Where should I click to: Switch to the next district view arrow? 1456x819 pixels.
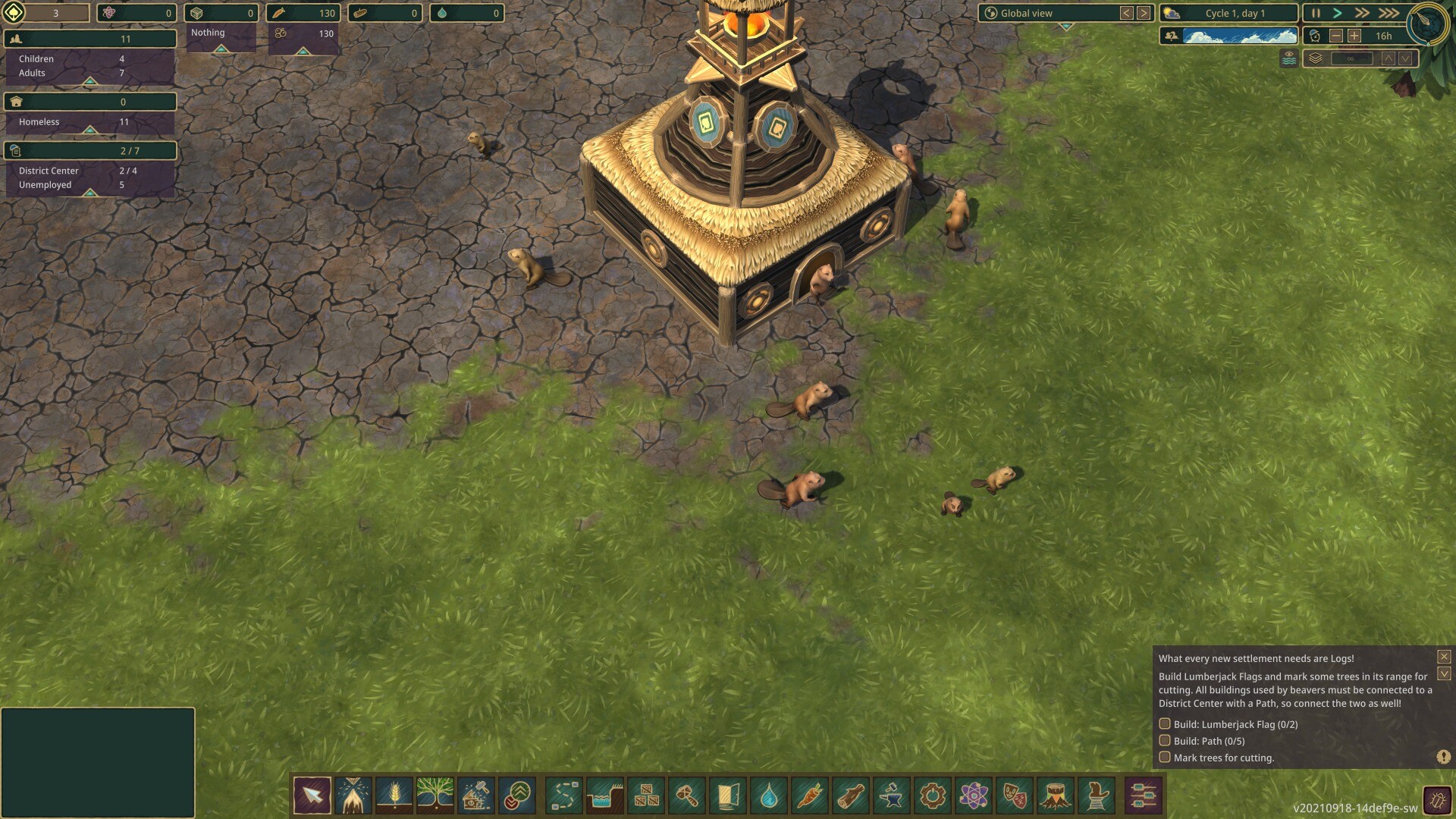1144,13
